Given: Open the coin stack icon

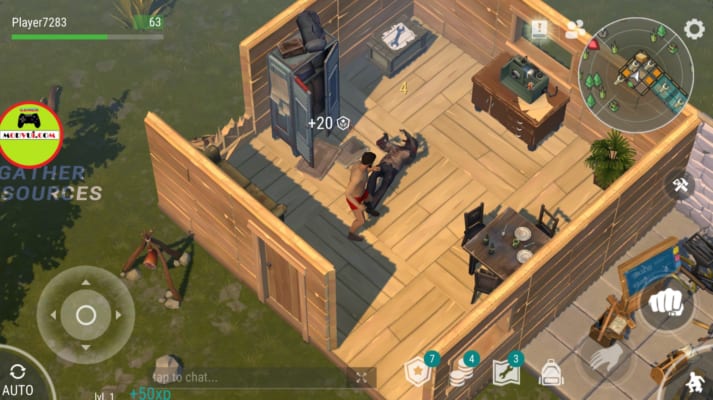Looking at the screenshot, I should [x=462, y=372].
